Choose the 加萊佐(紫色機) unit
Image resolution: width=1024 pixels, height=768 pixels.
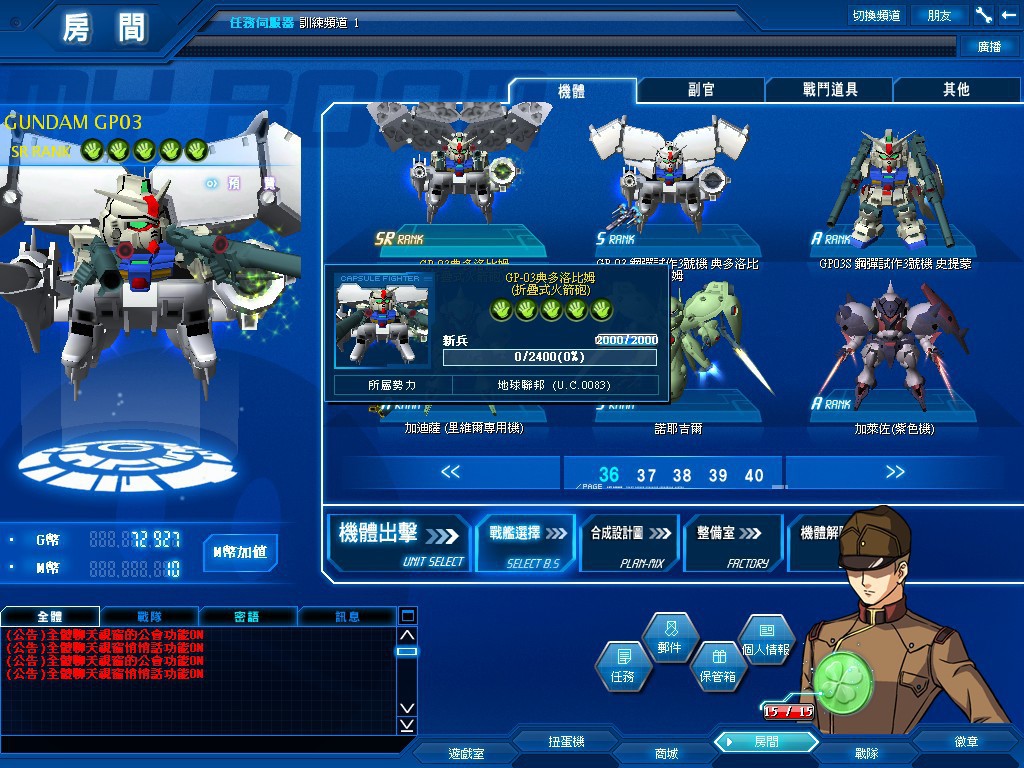[x=894, y=350]
